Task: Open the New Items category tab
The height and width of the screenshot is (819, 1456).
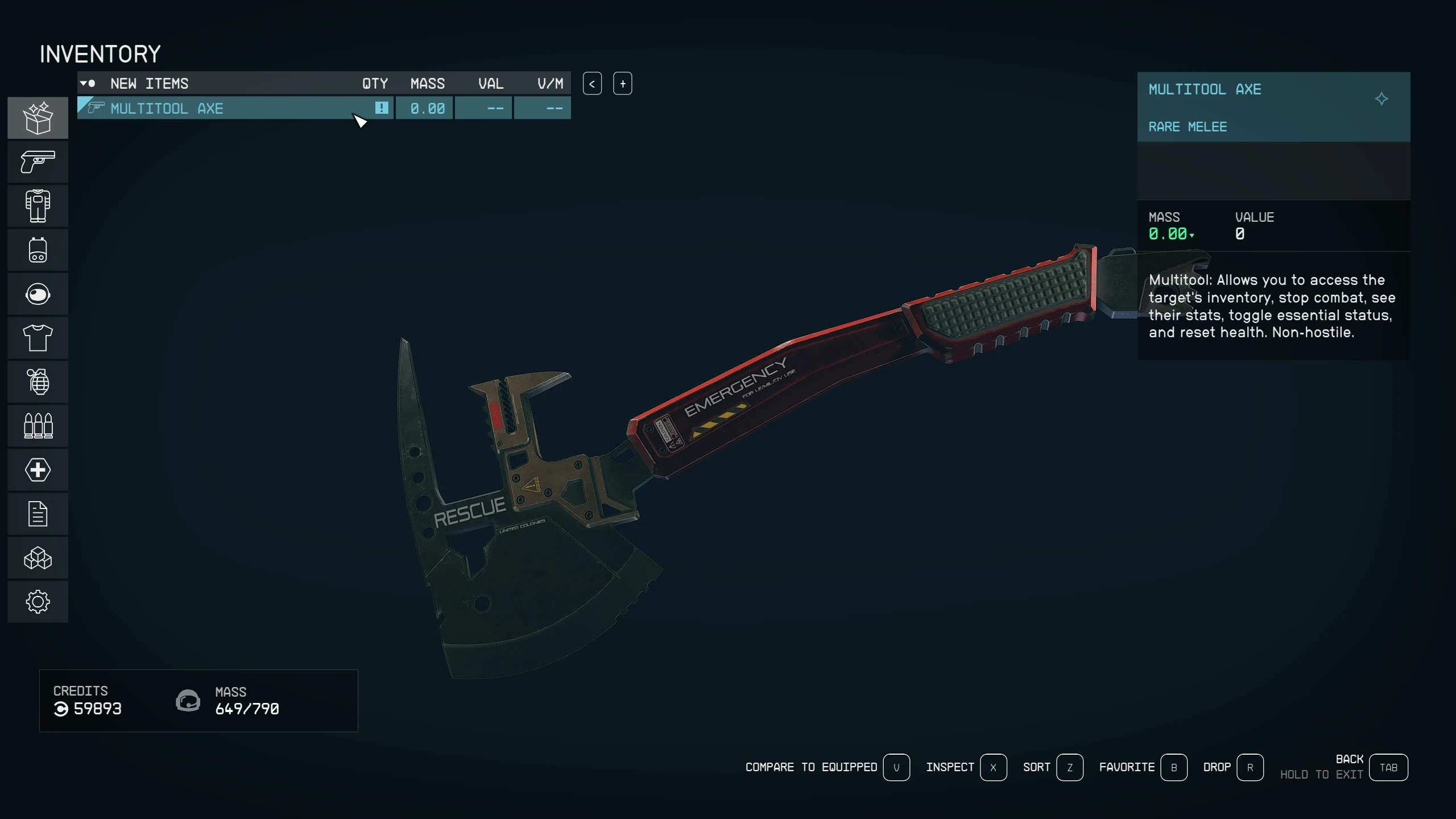Action: pos(38,118)
